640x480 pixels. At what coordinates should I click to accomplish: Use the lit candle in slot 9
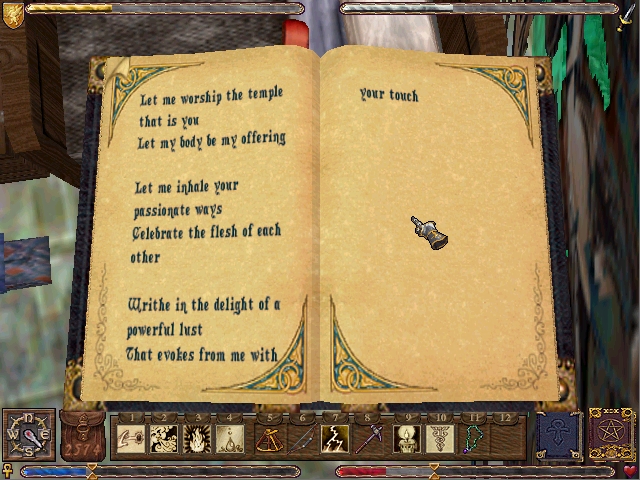tap(408, 439)
